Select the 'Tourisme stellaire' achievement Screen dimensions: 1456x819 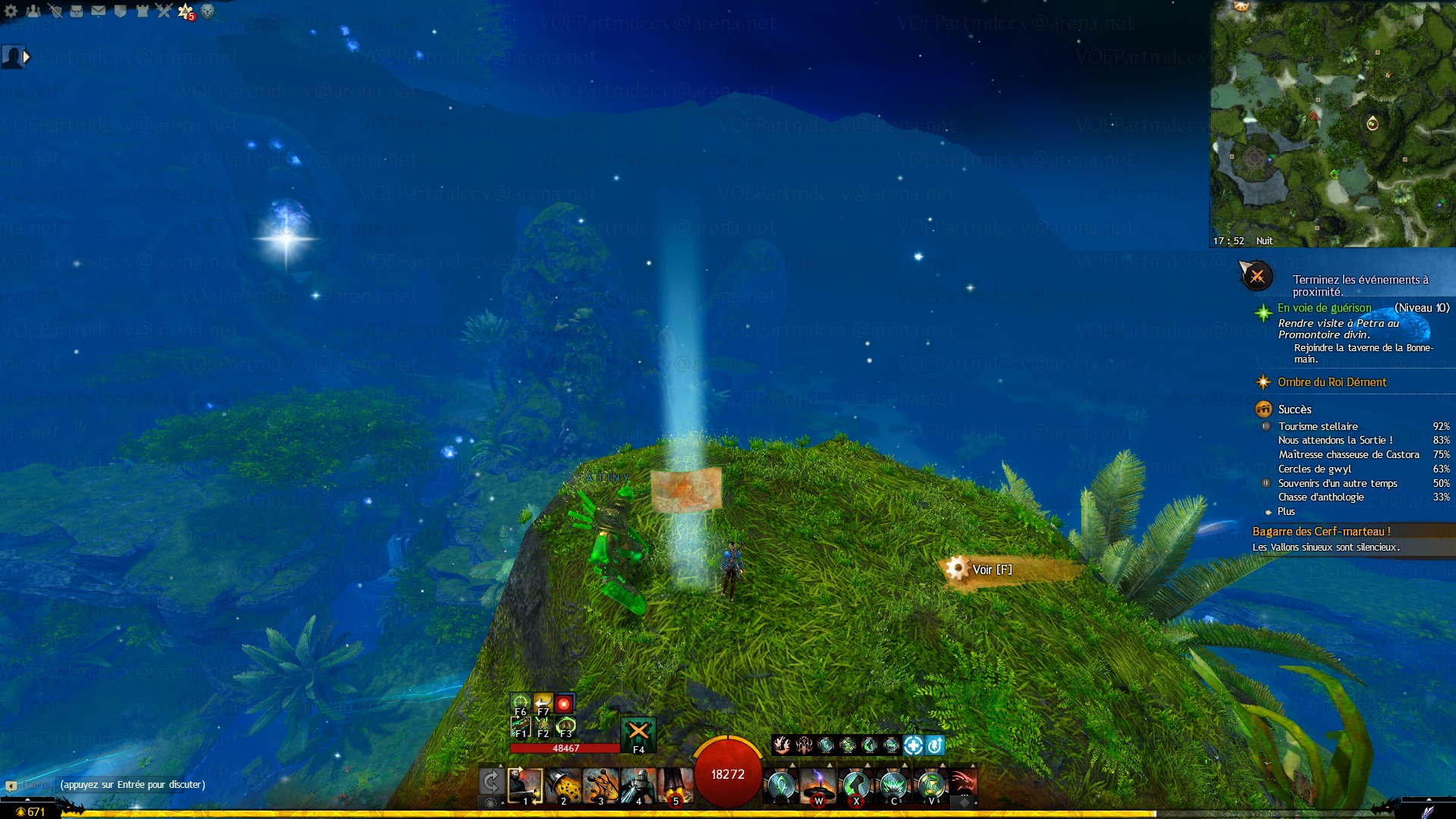tap(1318, 426)
